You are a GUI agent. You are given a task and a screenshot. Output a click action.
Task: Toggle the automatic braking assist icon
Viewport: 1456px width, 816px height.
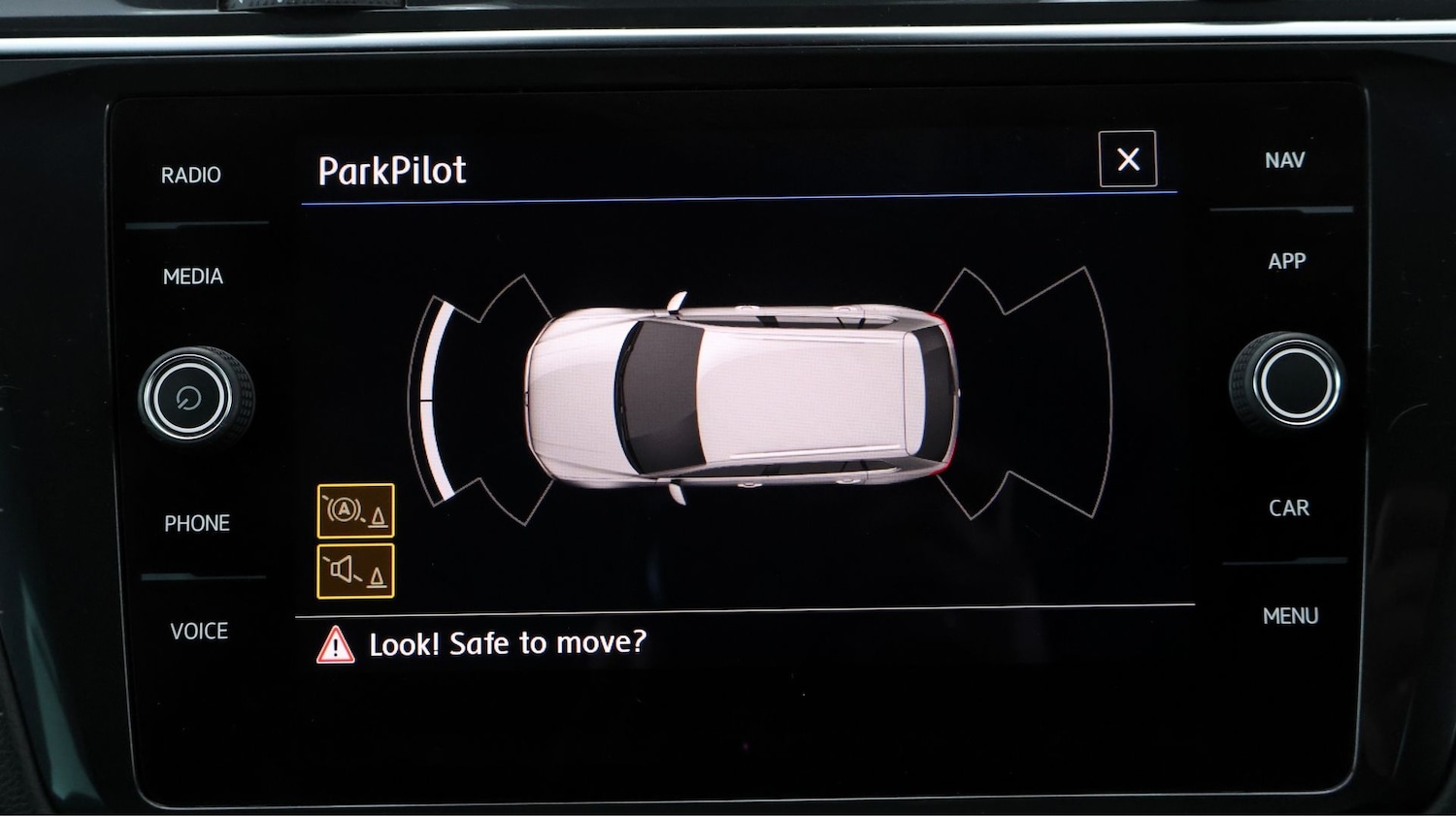coord(355,510)
